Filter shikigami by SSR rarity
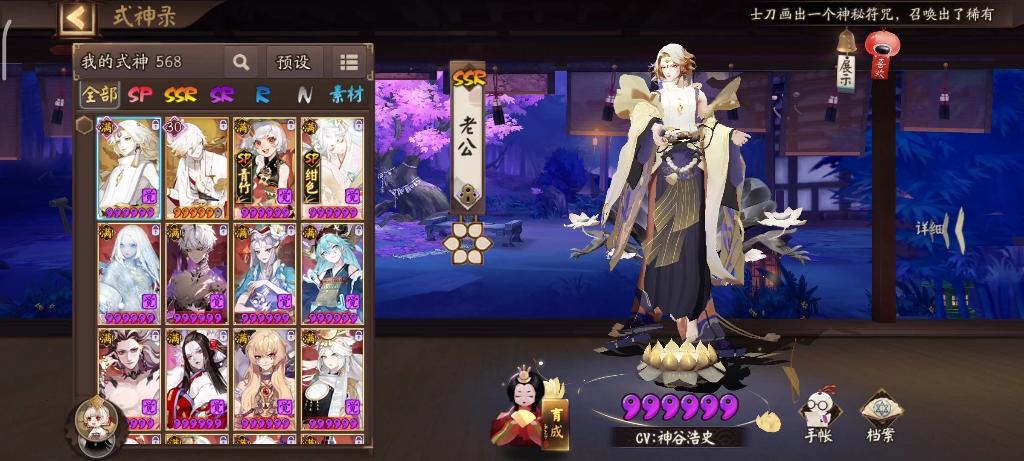This screenshot has width=1024, height=461. point(180,95)
